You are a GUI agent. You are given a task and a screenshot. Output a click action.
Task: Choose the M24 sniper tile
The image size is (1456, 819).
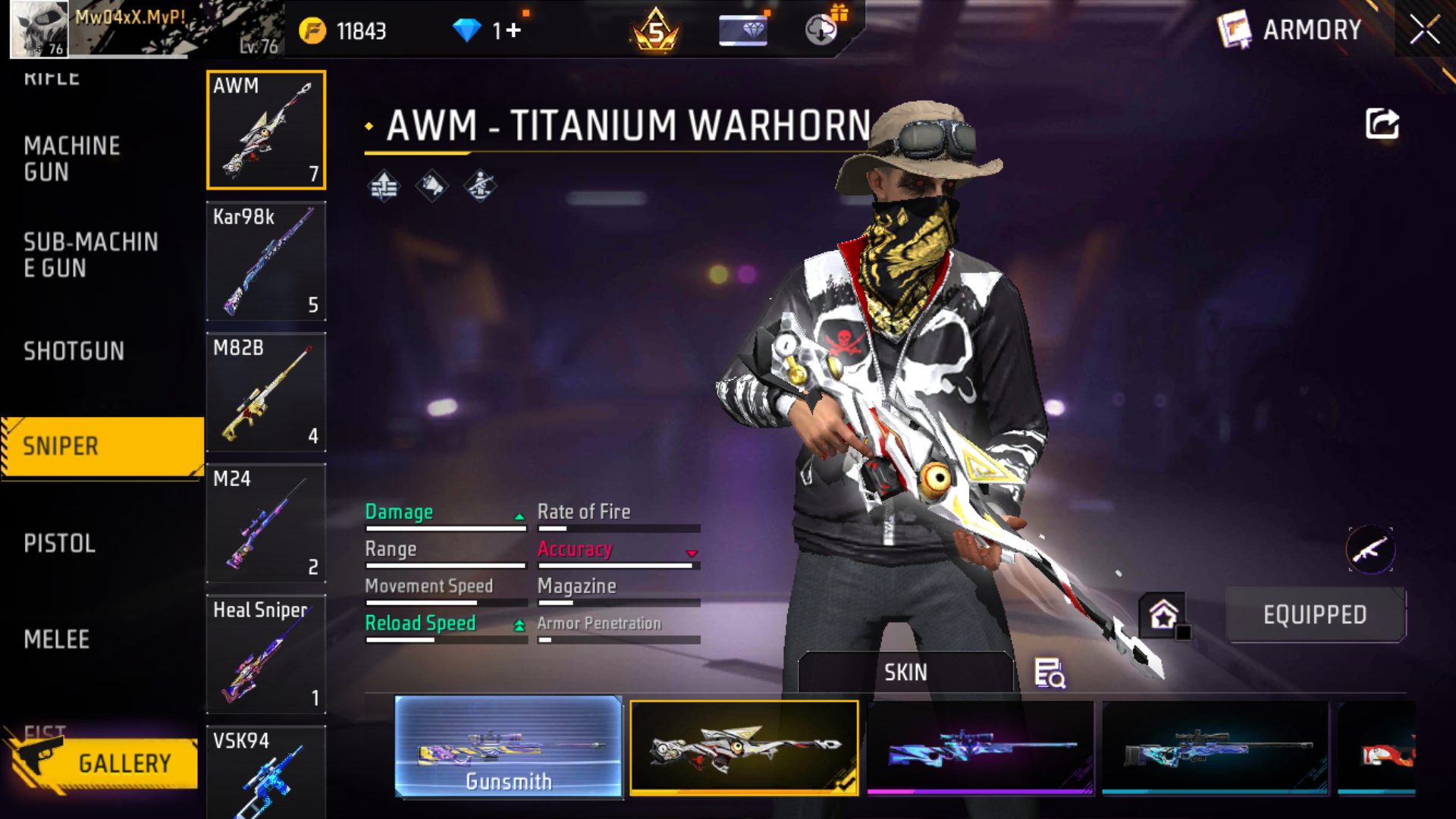pyautogui.click(x=266, y=523)
